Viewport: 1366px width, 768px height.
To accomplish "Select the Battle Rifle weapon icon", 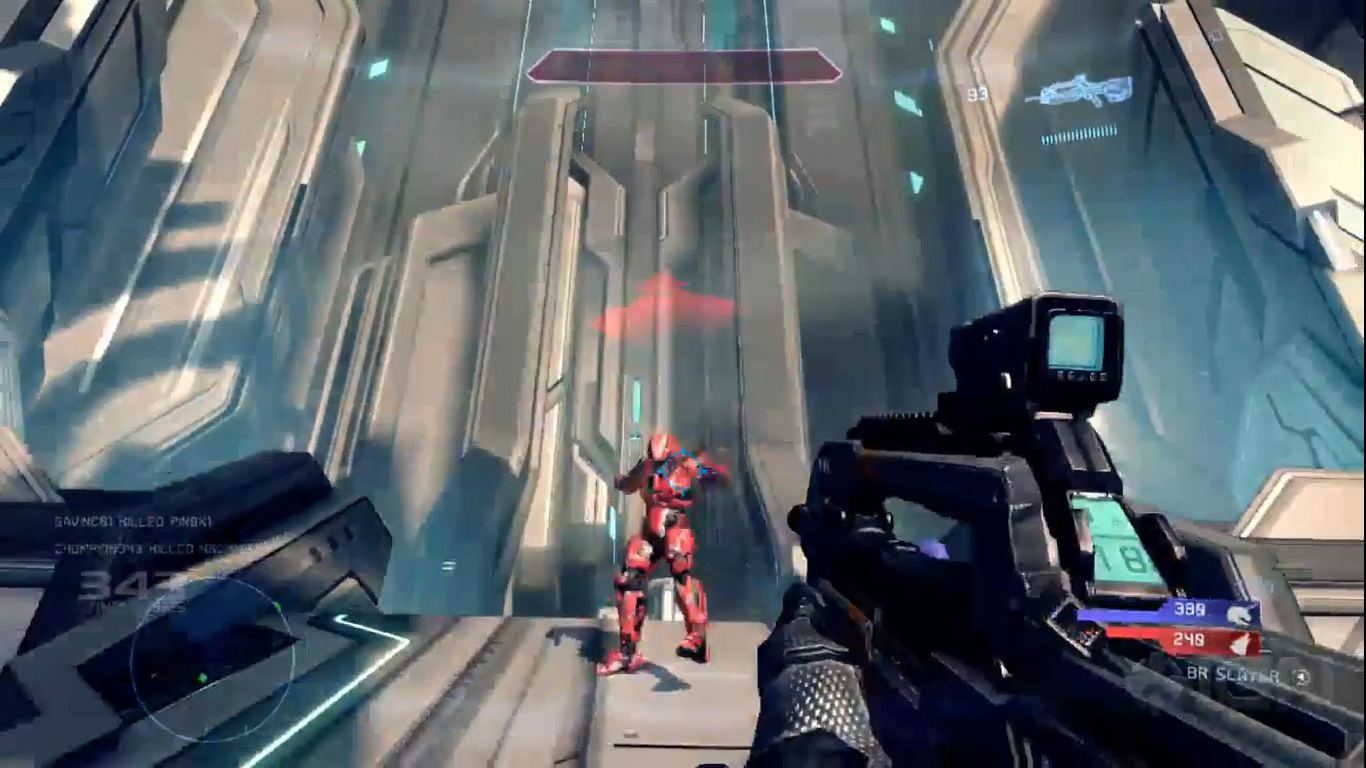I will point(1080,91).
